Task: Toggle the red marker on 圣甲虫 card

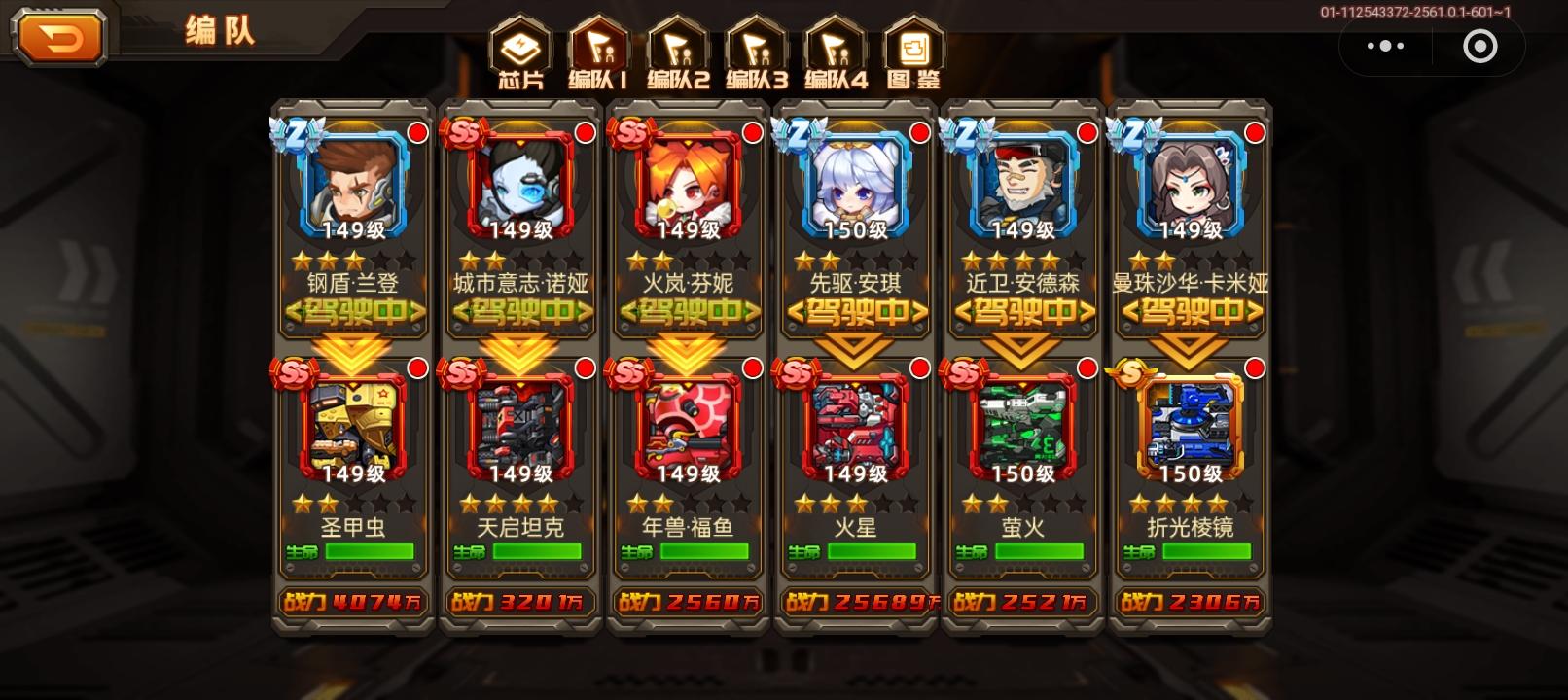Action: tap(416, 367)
